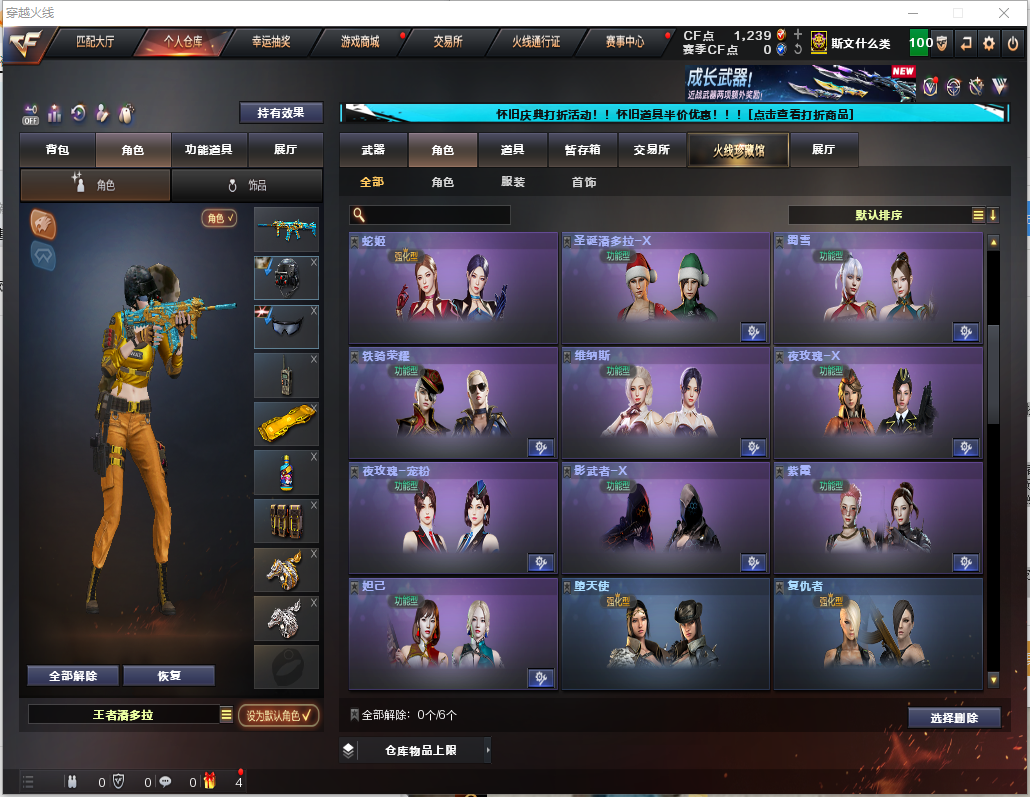This screenshot has height=797, width=1030.
Task: Switch to the 功能道具 tab
Action: tap(209, 150)
